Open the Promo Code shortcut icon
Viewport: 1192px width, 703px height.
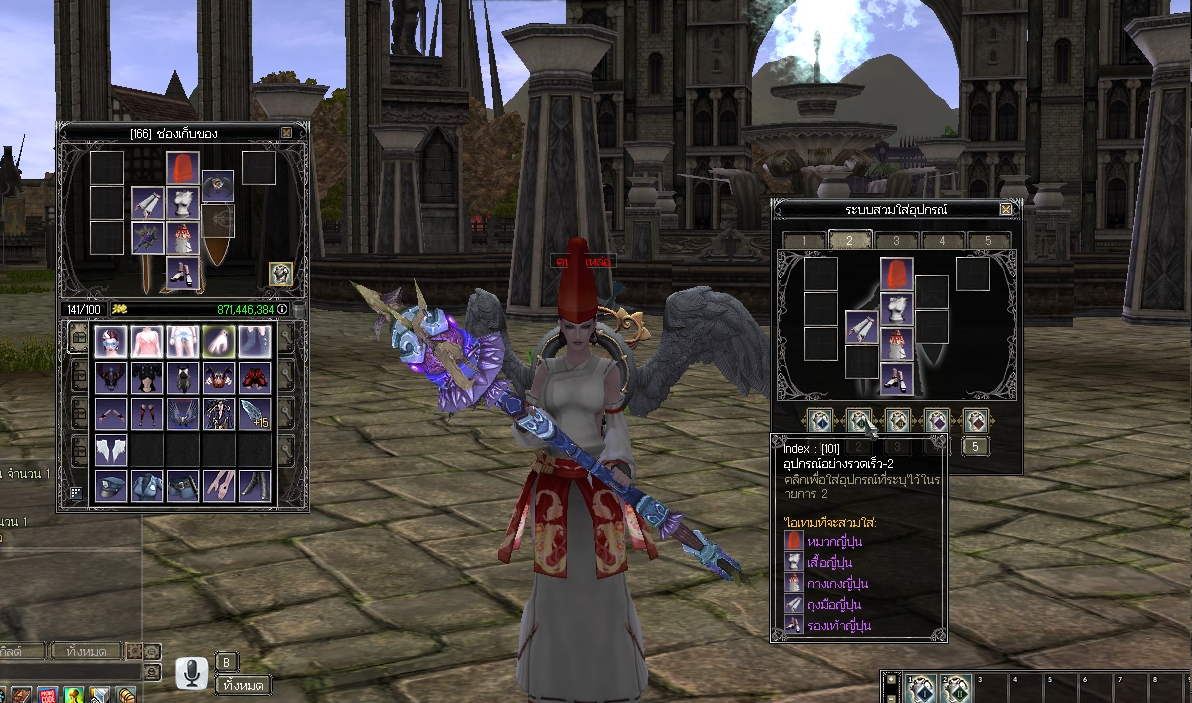click(46, 695)
